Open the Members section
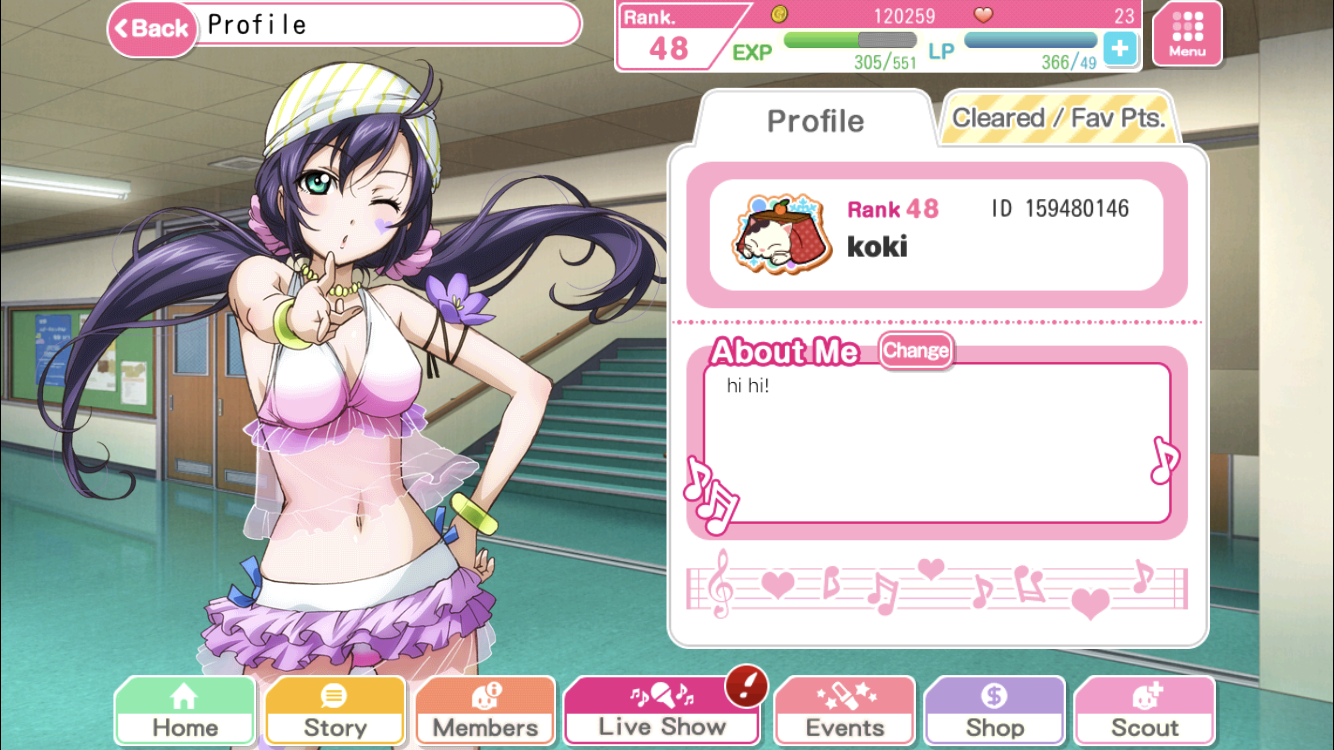This screenshot has height=750, width=1334. point(485,712)
